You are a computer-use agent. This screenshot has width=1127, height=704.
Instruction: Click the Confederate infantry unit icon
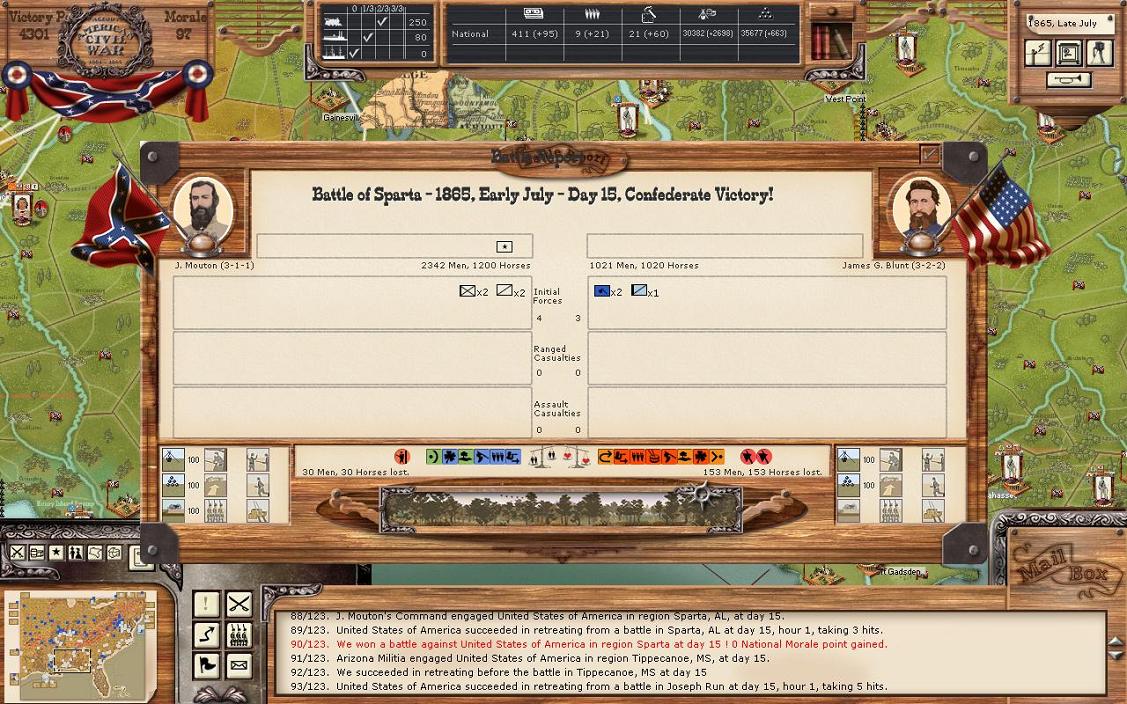pyautogui.click(x=467, y=291)
